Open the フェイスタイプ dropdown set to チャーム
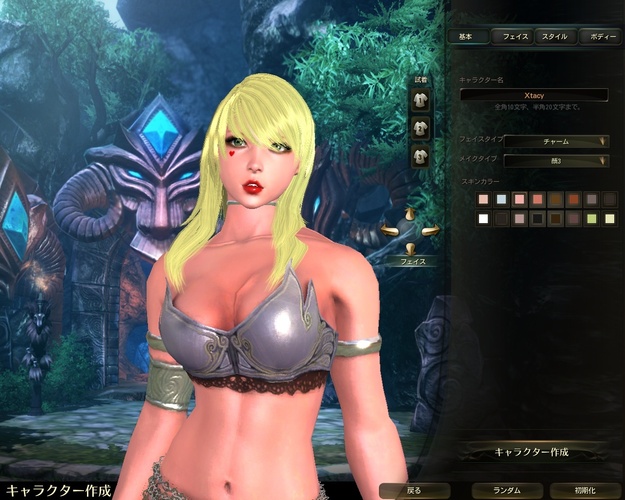 point(556,141)
